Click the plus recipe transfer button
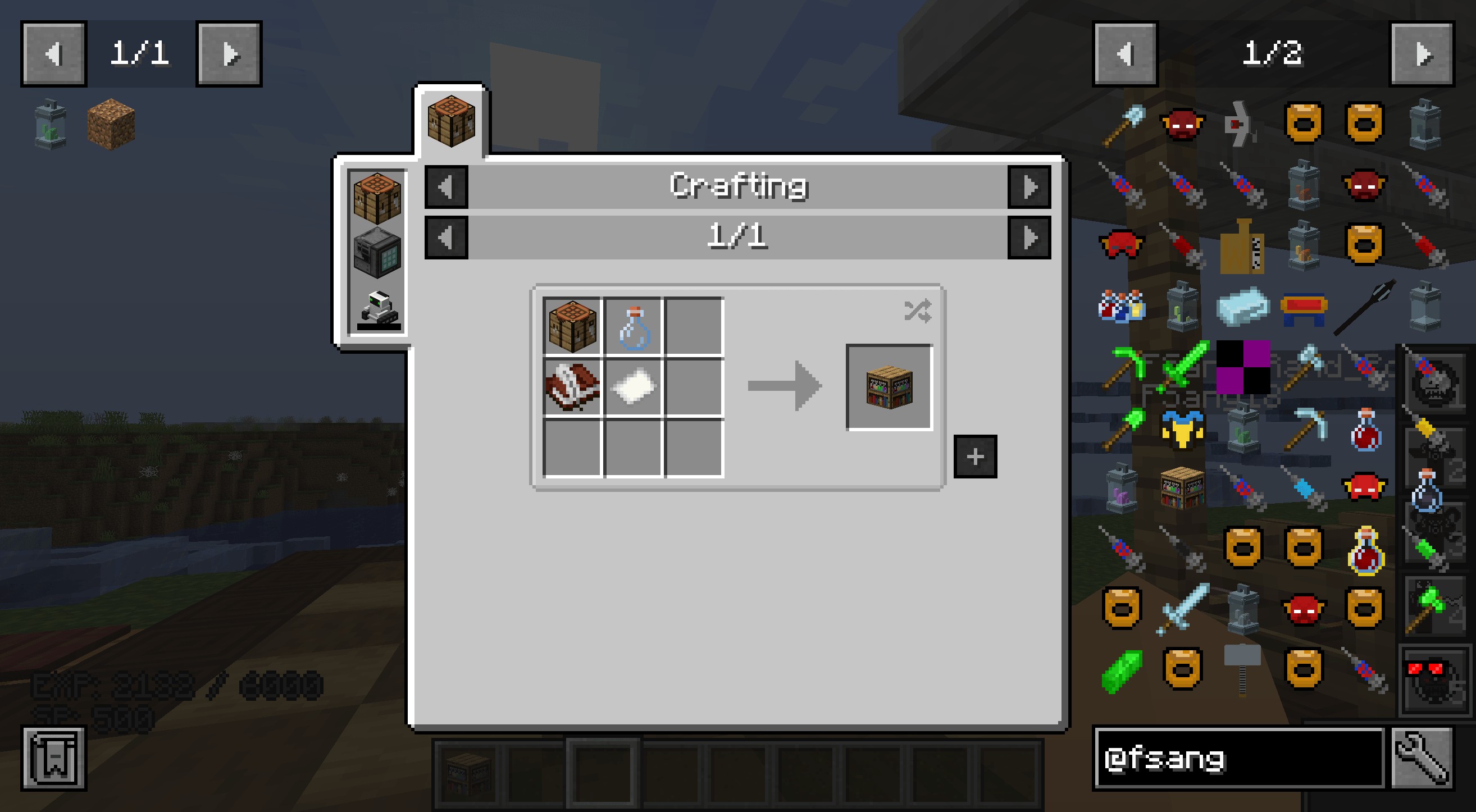The width and height of the screenshot is (1476, 812). tap(975, 457)
